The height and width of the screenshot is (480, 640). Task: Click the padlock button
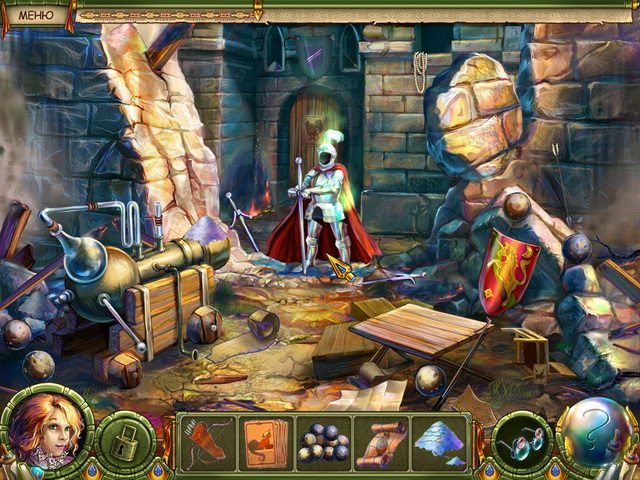(127, 439)
